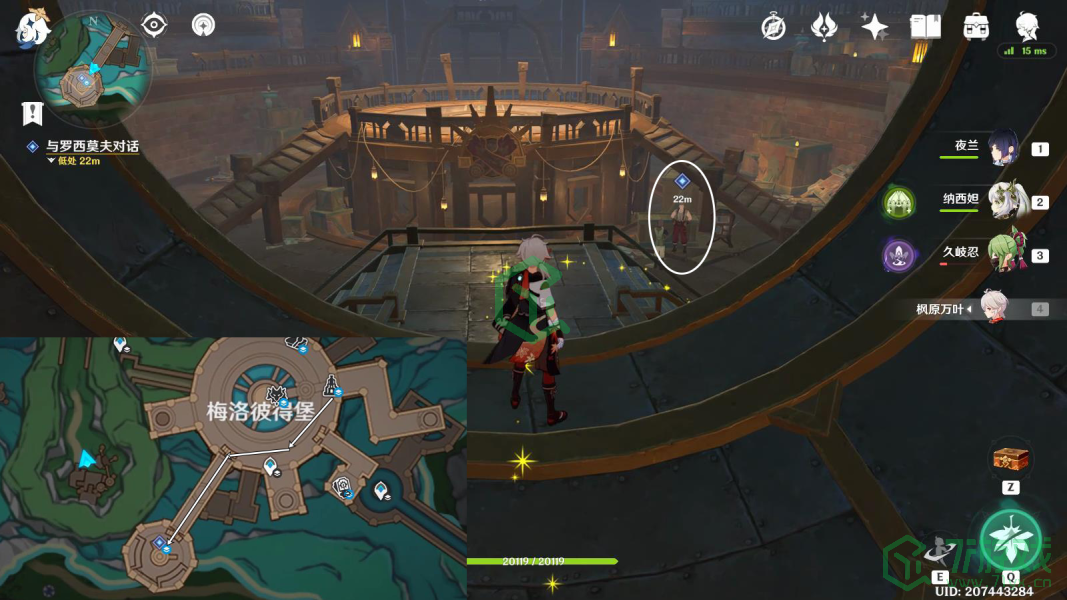The image size is (1067, 600).
Task: Select the 与罗西莫夫对话 quest tracker
Action: [x=91, y=146]
